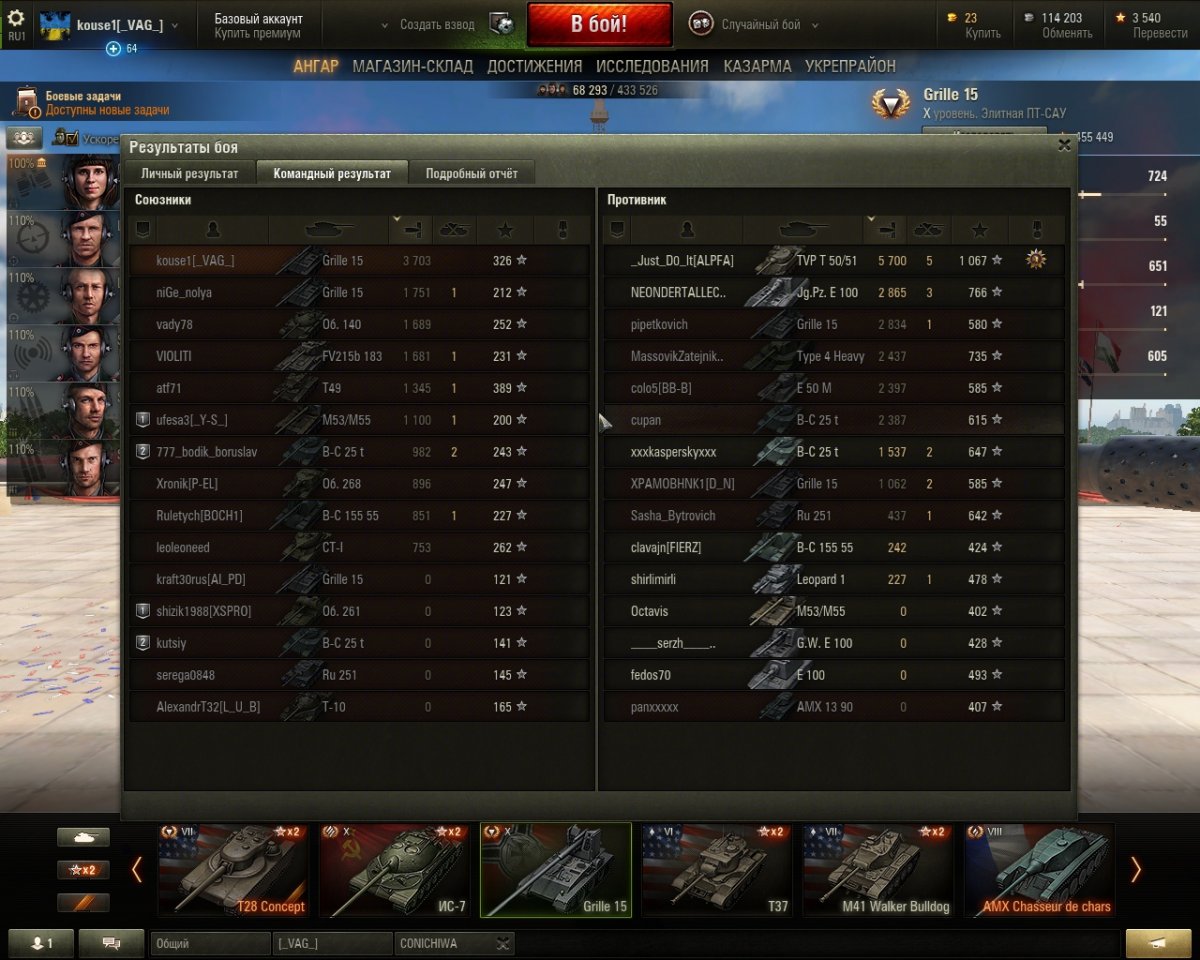Open the Случайный бой battle type dropdown

[768, 25]
